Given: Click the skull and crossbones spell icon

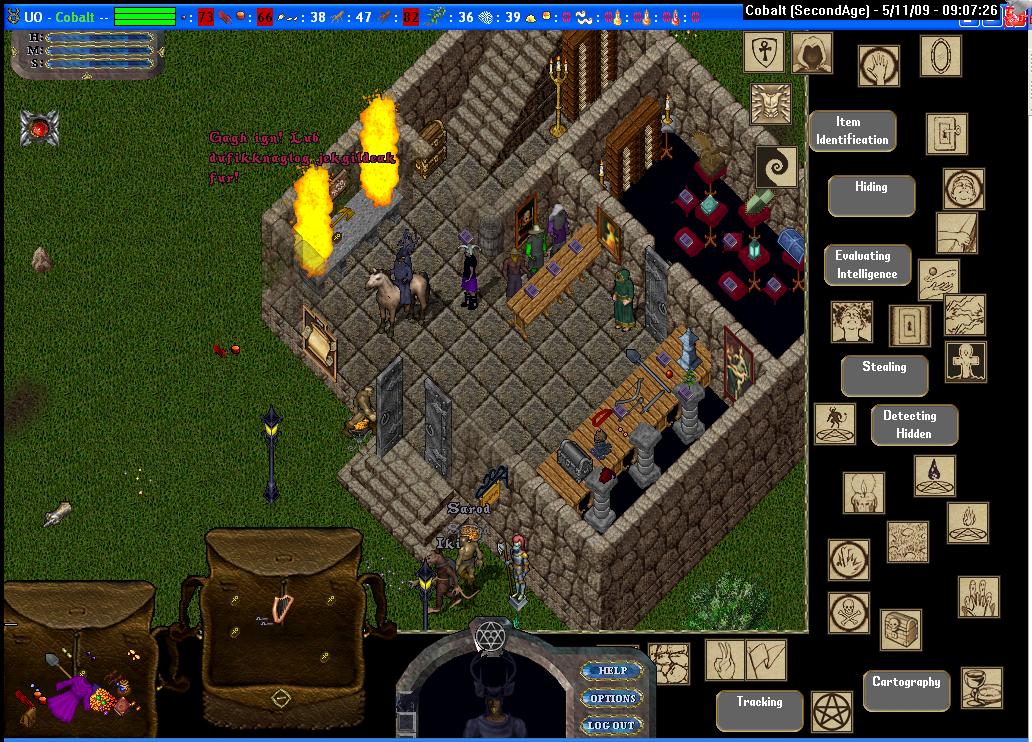Looking at the screenshot, I should tap(848, 612).
